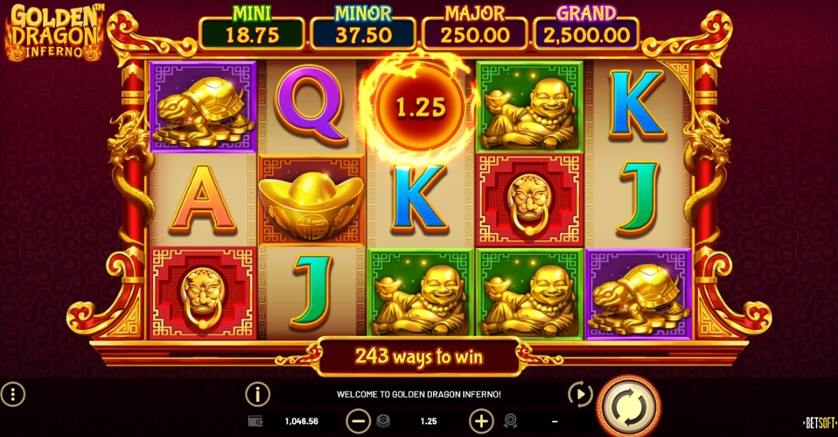
Task: Decrease the bet with the minus button
Action: (358, 421)
